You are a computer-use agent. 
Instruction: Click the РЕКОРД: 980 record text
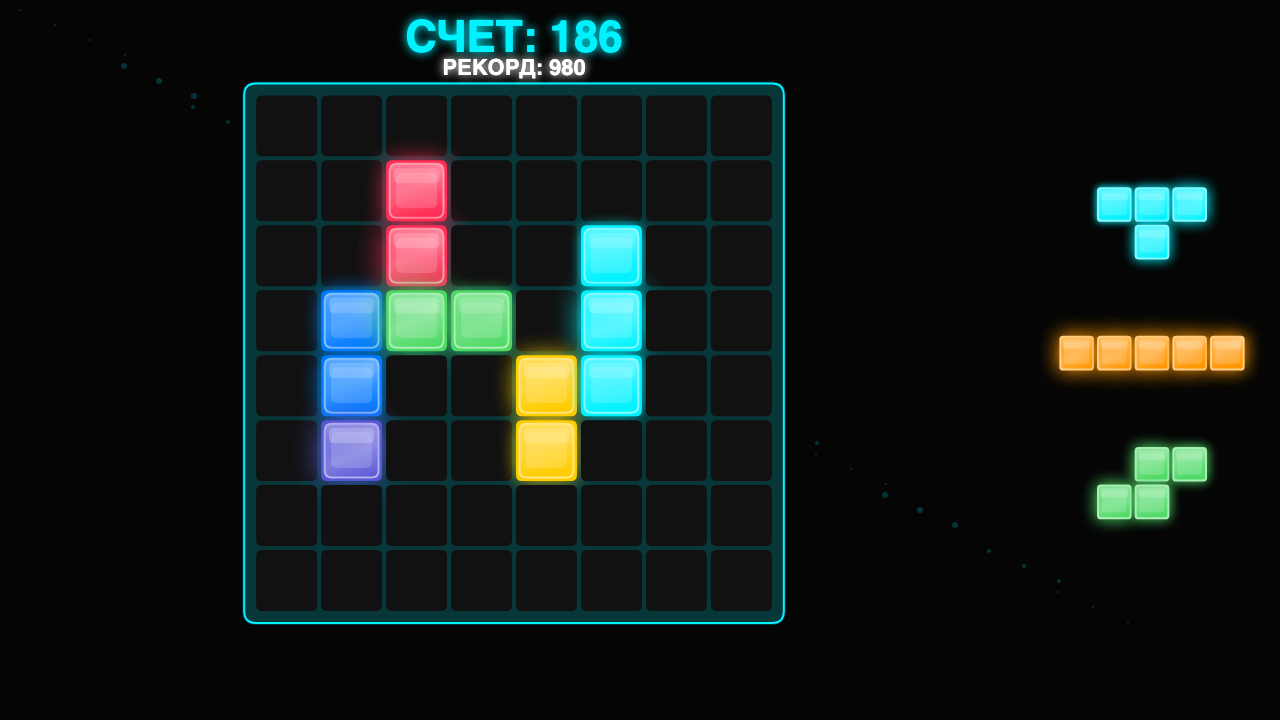513,68
